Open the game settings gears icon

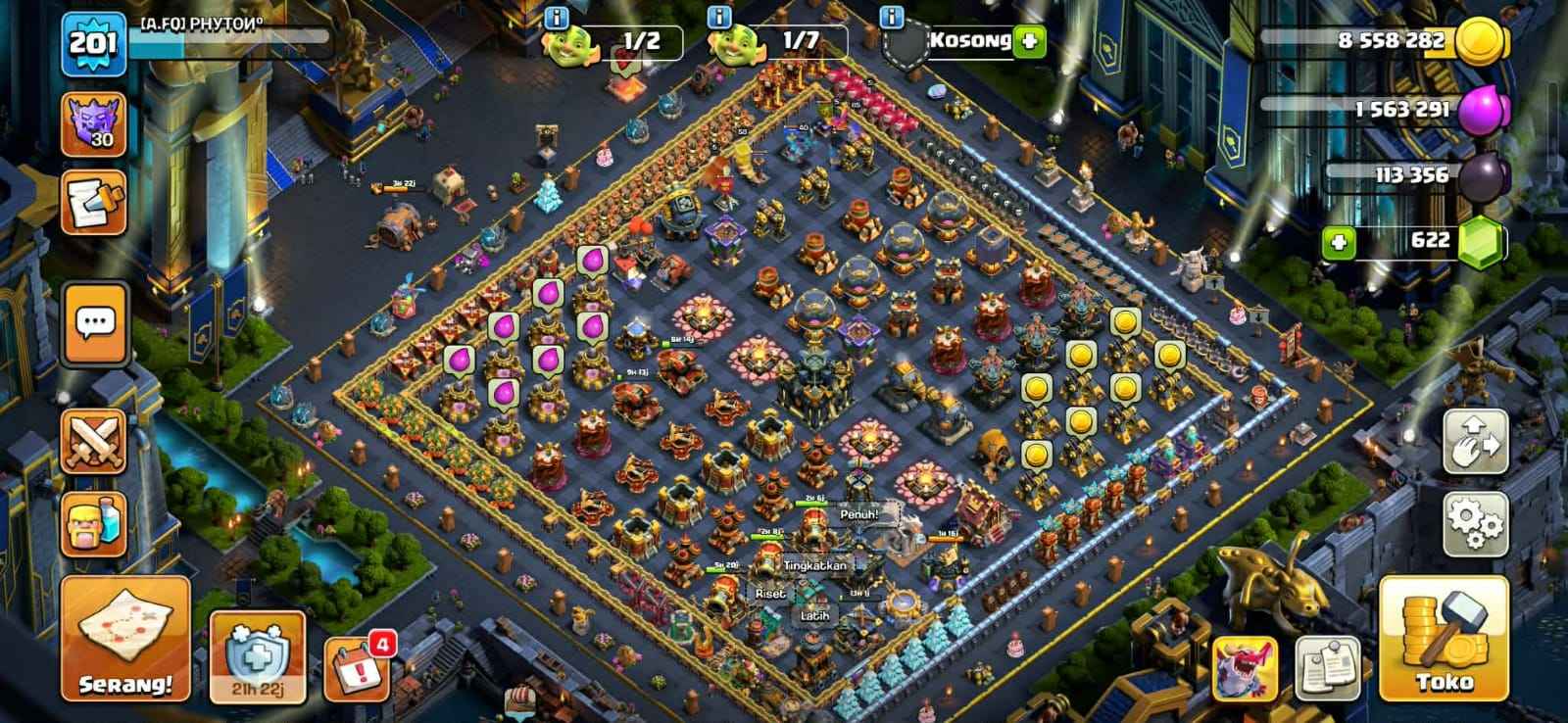pos(1478,522)
